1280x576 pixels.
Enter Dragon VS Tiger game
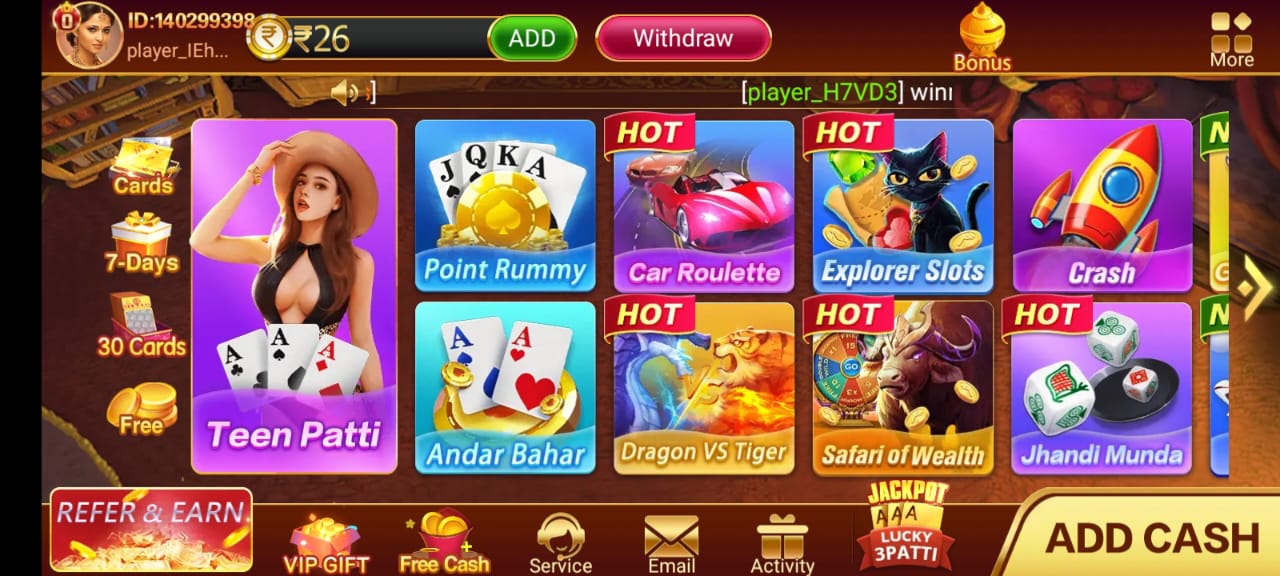704,387
